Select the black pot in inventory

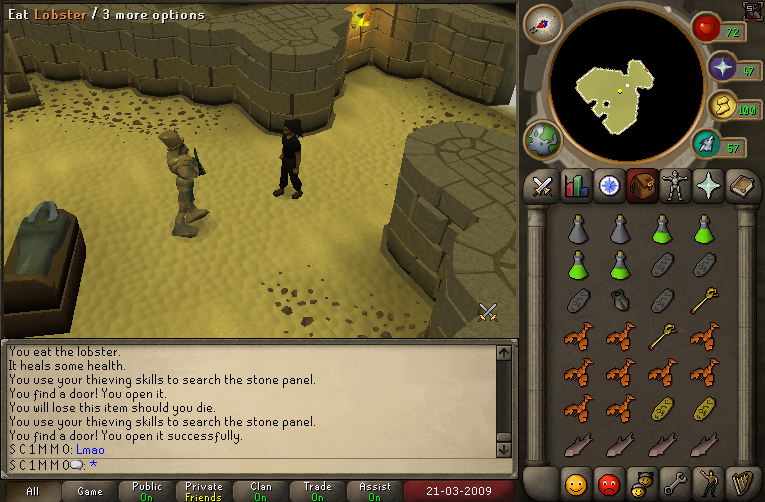tap(620, 300)
